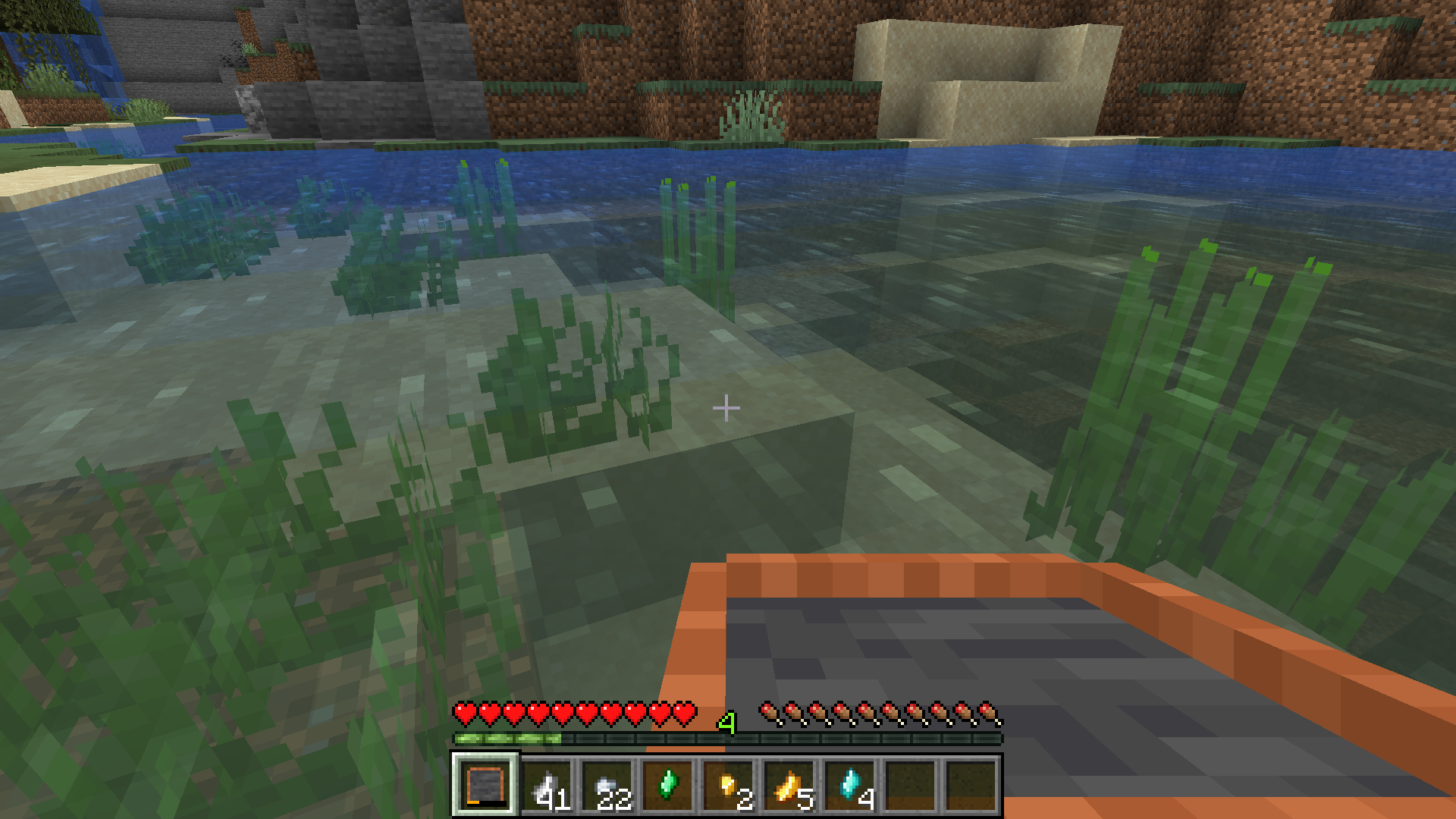Viewport: 1456px width, 819px height.
Task: Click the emerald in the hotbar
Action: click(x=669, y=789)
